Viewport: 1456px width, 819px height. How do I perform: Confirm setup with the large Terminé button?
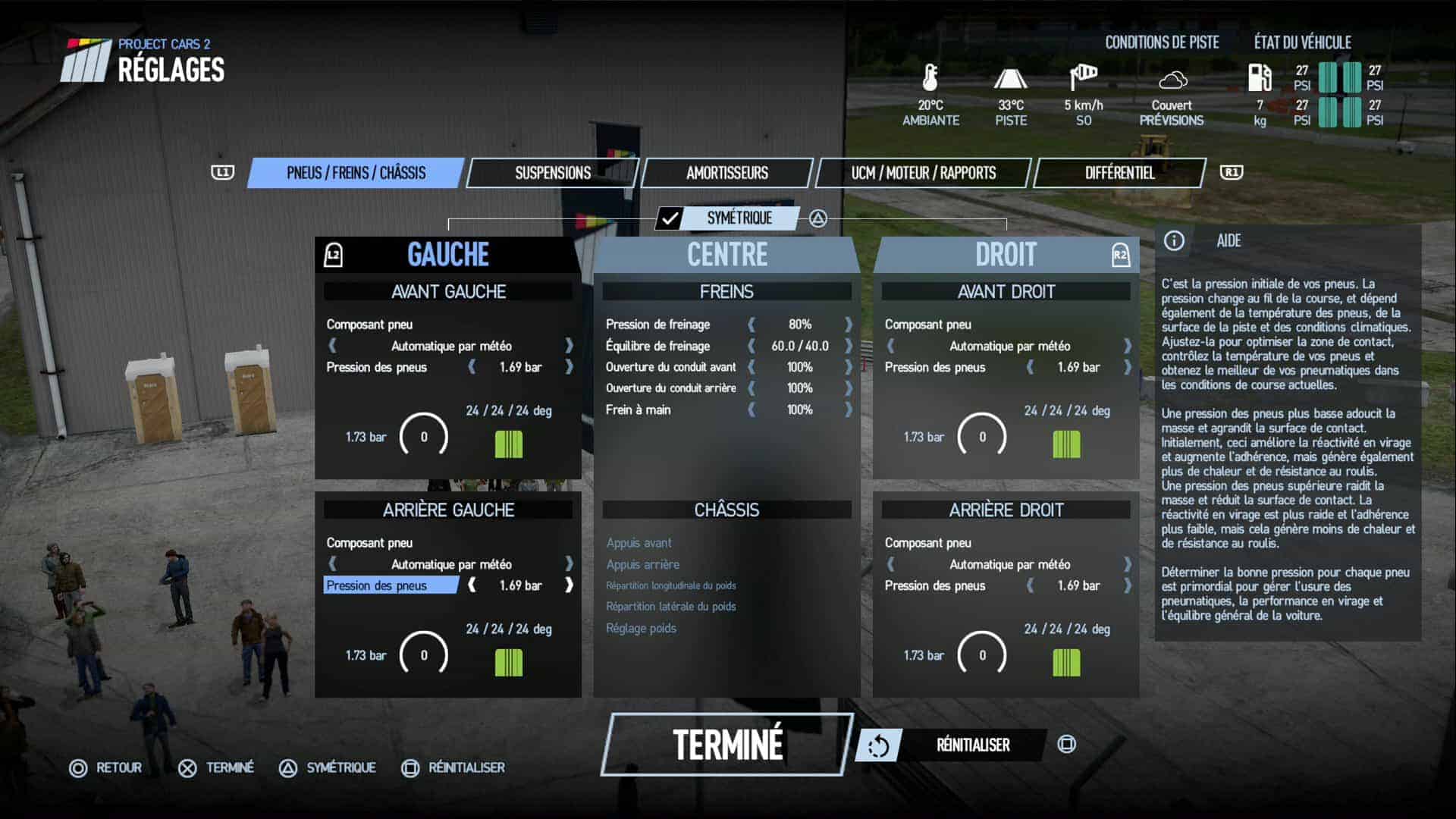(x=727, y=744)
